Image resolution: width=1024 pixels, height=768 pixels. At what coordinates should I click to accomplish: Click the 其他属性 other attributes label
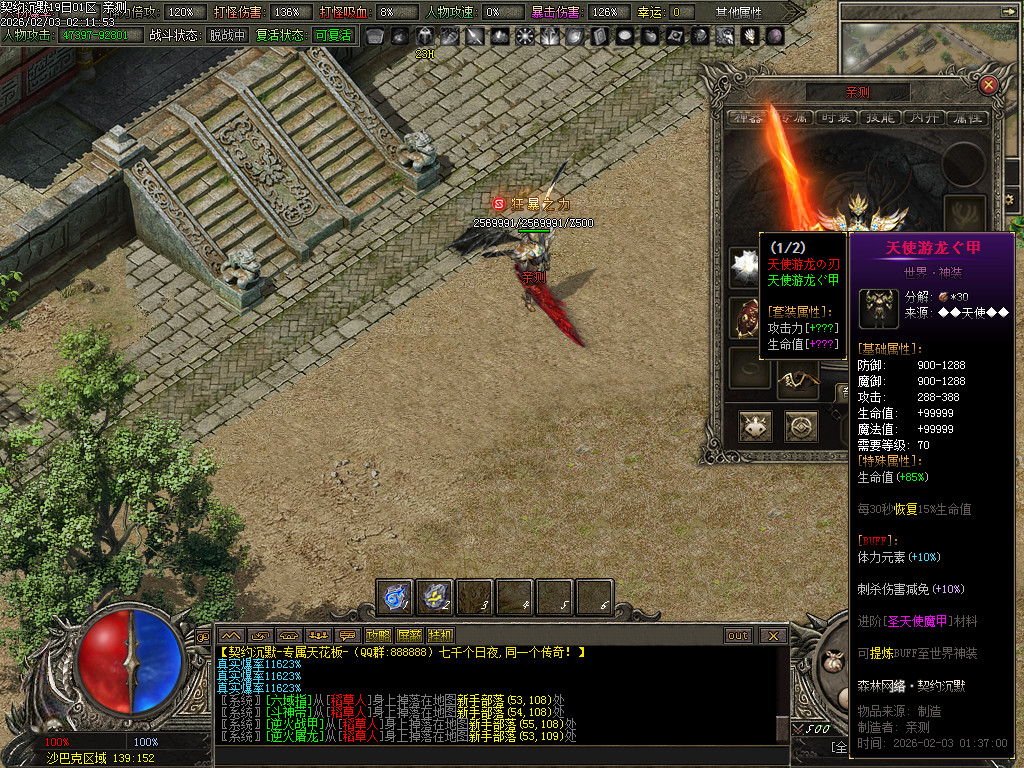pyautogui.click(x=739, y=12)
